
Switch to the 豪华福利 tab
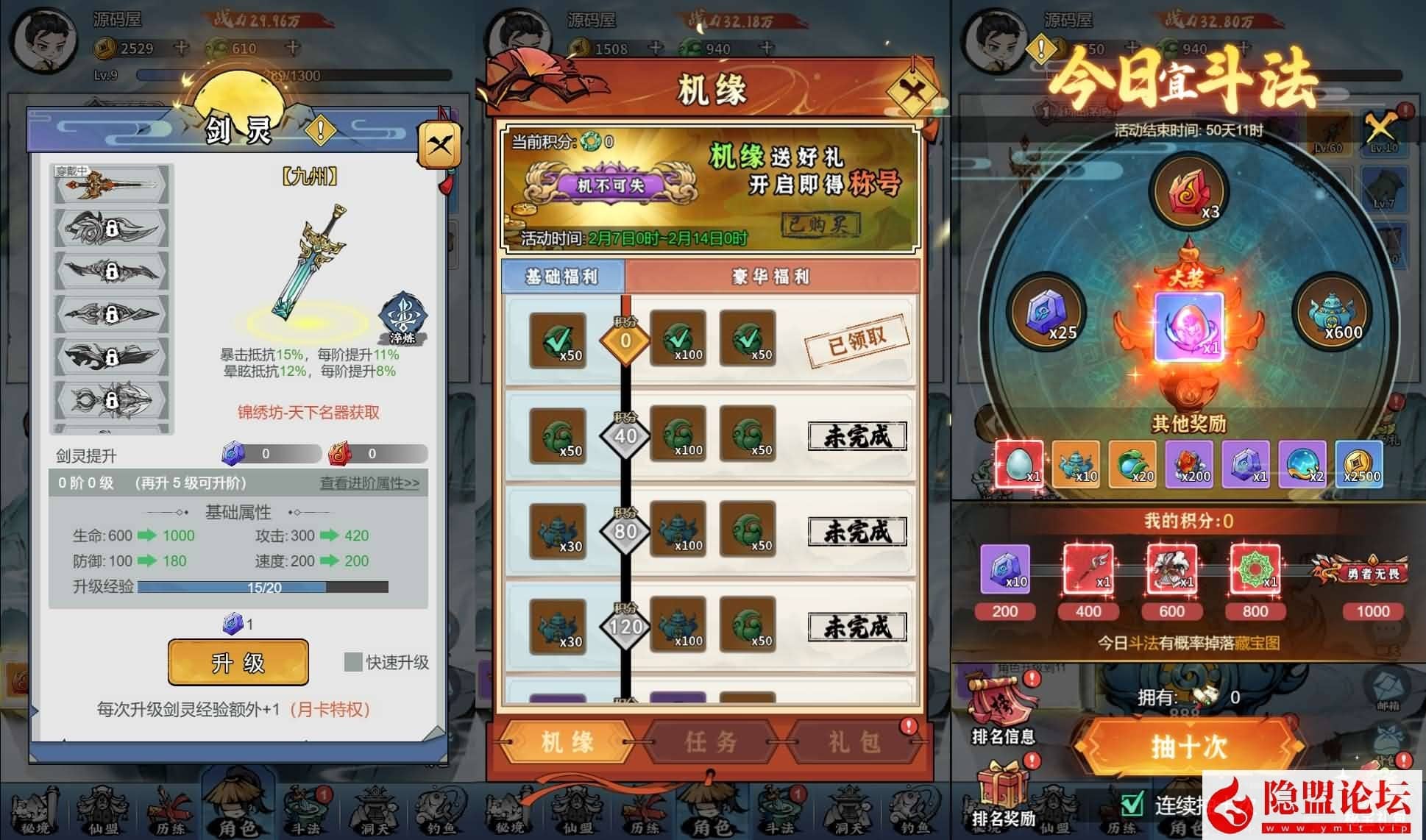(x=771, y=277)
